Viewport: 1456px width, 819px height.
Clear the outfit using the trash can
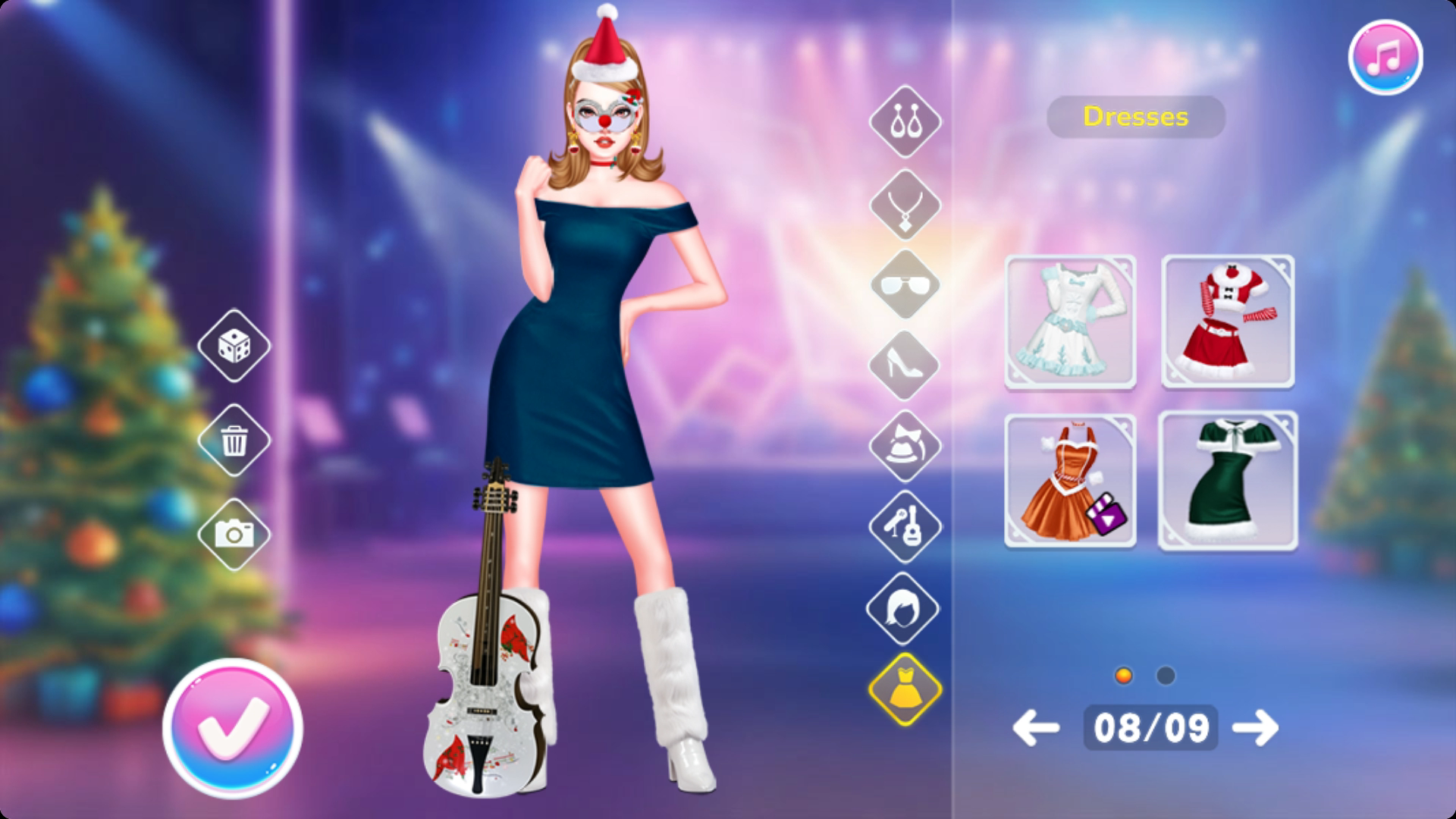234,440
